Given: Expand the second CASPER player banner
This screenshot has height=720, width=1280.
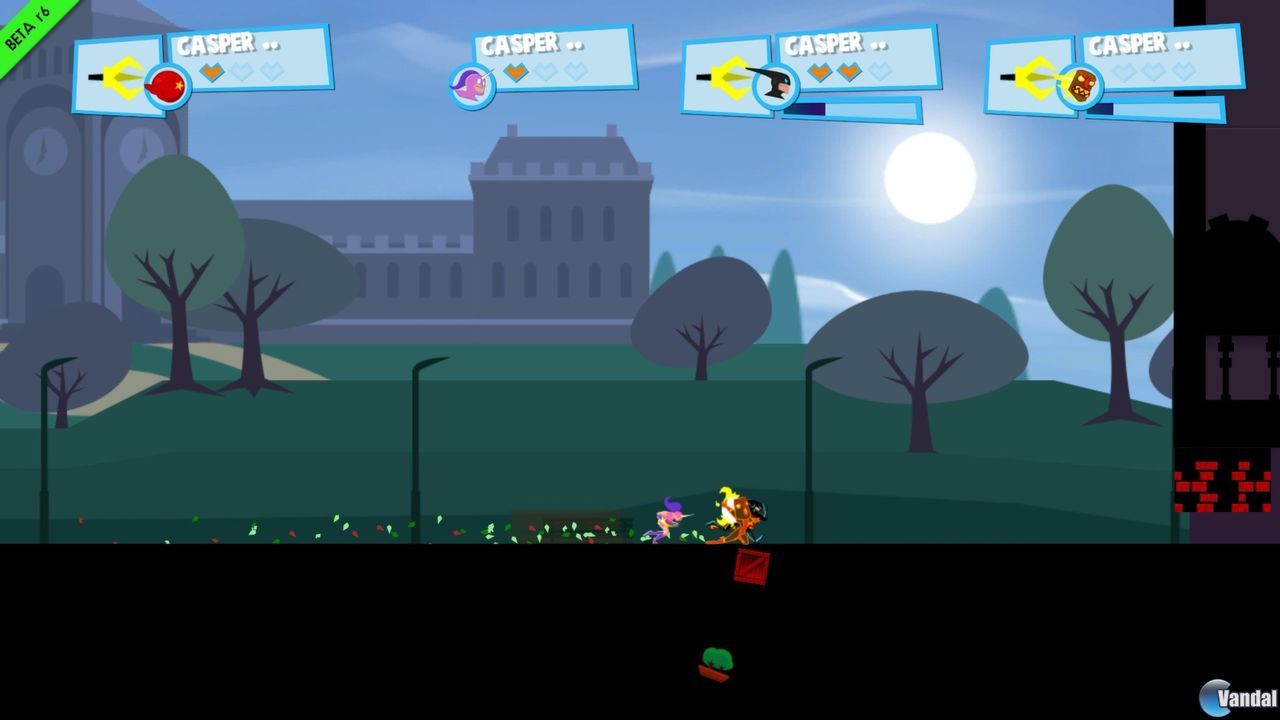Looking at the screenshot, I should click(522, 43).
